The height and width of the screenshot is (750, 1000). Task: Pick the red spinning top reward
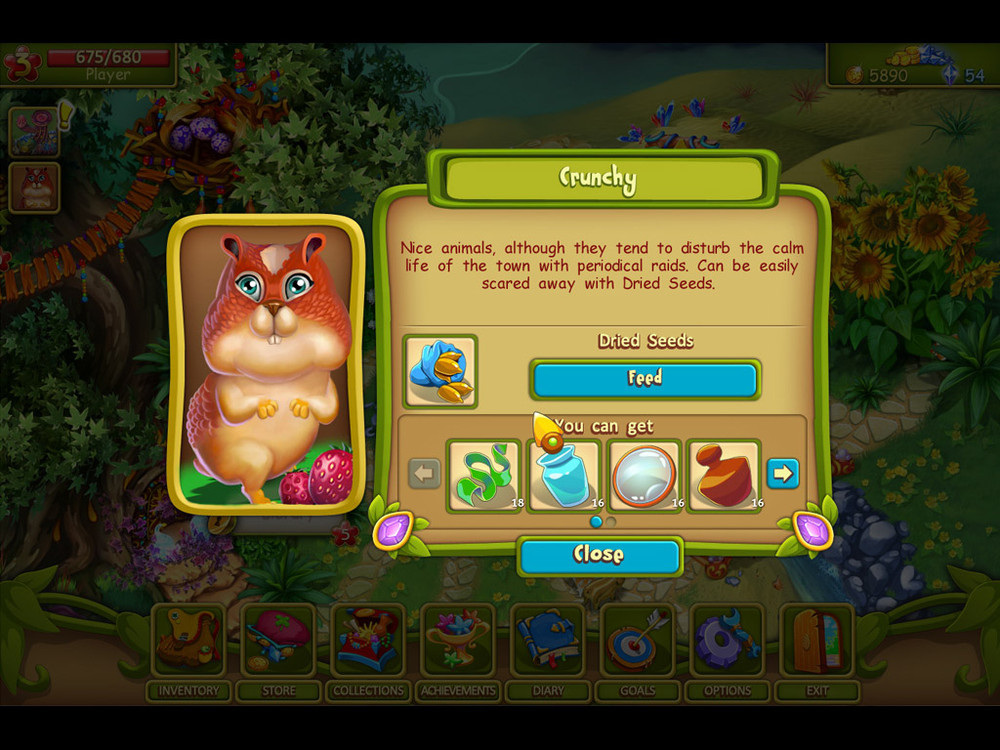point(725,475)
